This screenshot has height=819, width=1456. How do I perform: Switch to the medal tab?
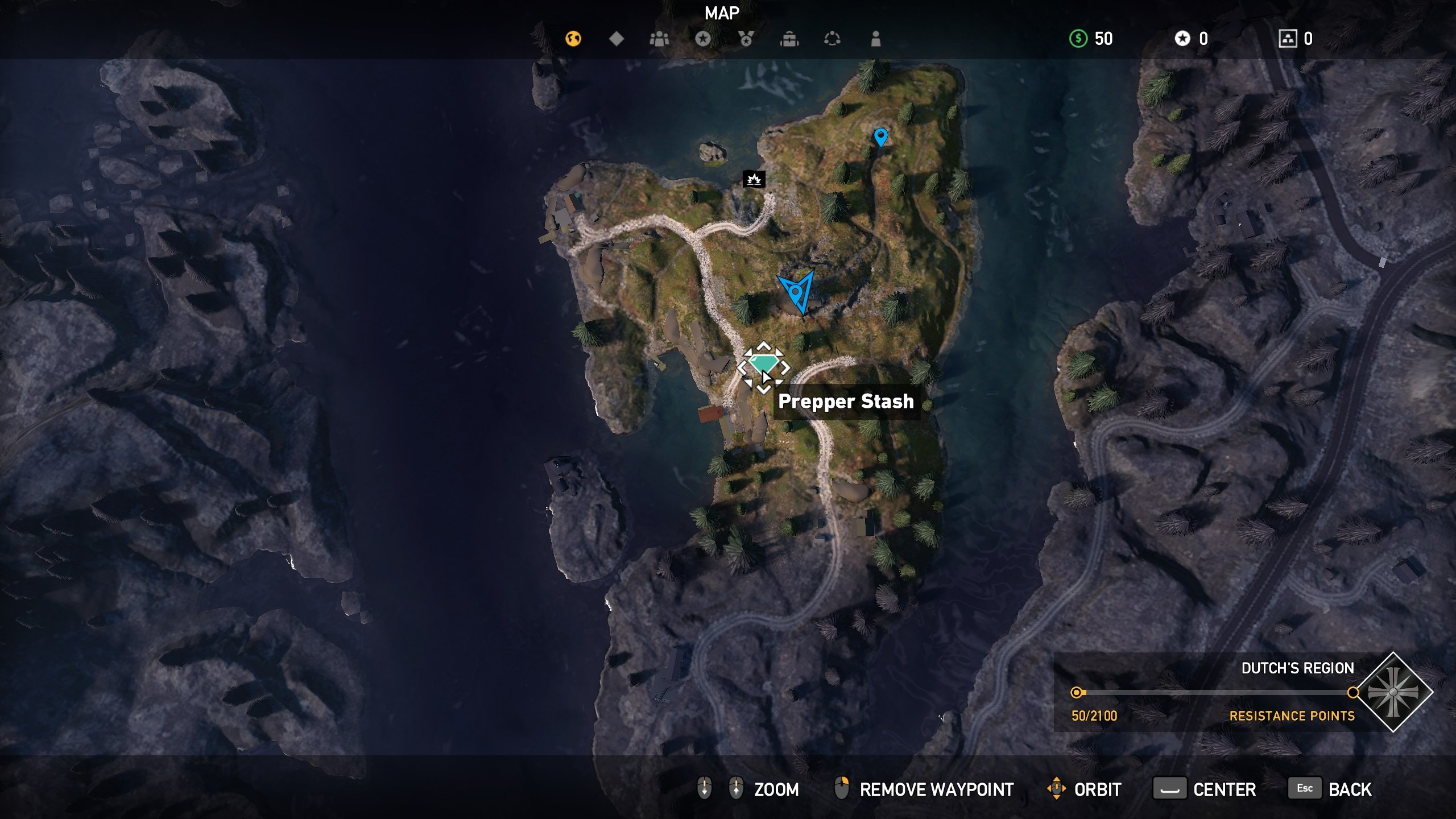746,39
